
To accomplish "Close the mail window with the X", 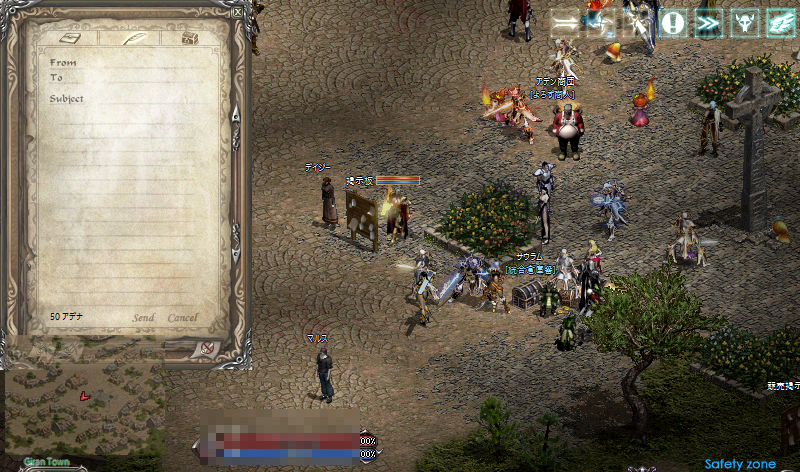I will click(x=237, y=13).
